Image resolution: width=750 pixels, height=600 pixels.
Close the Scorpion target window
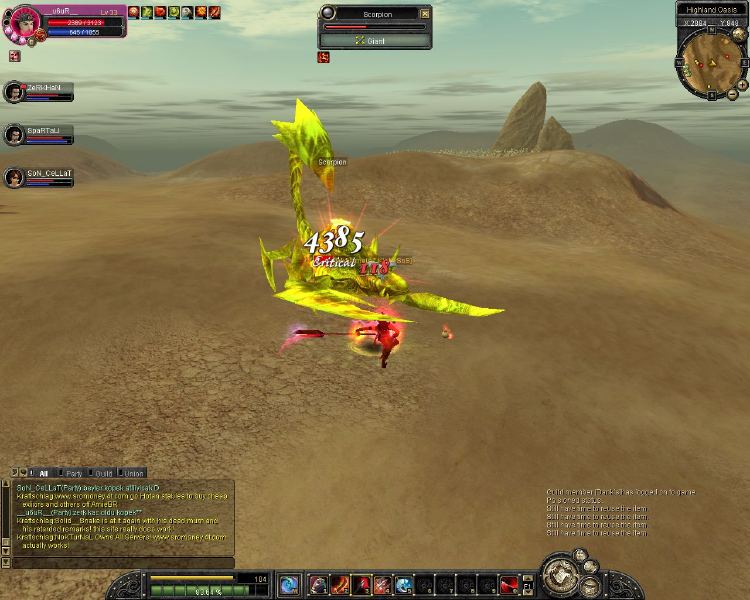425,14
